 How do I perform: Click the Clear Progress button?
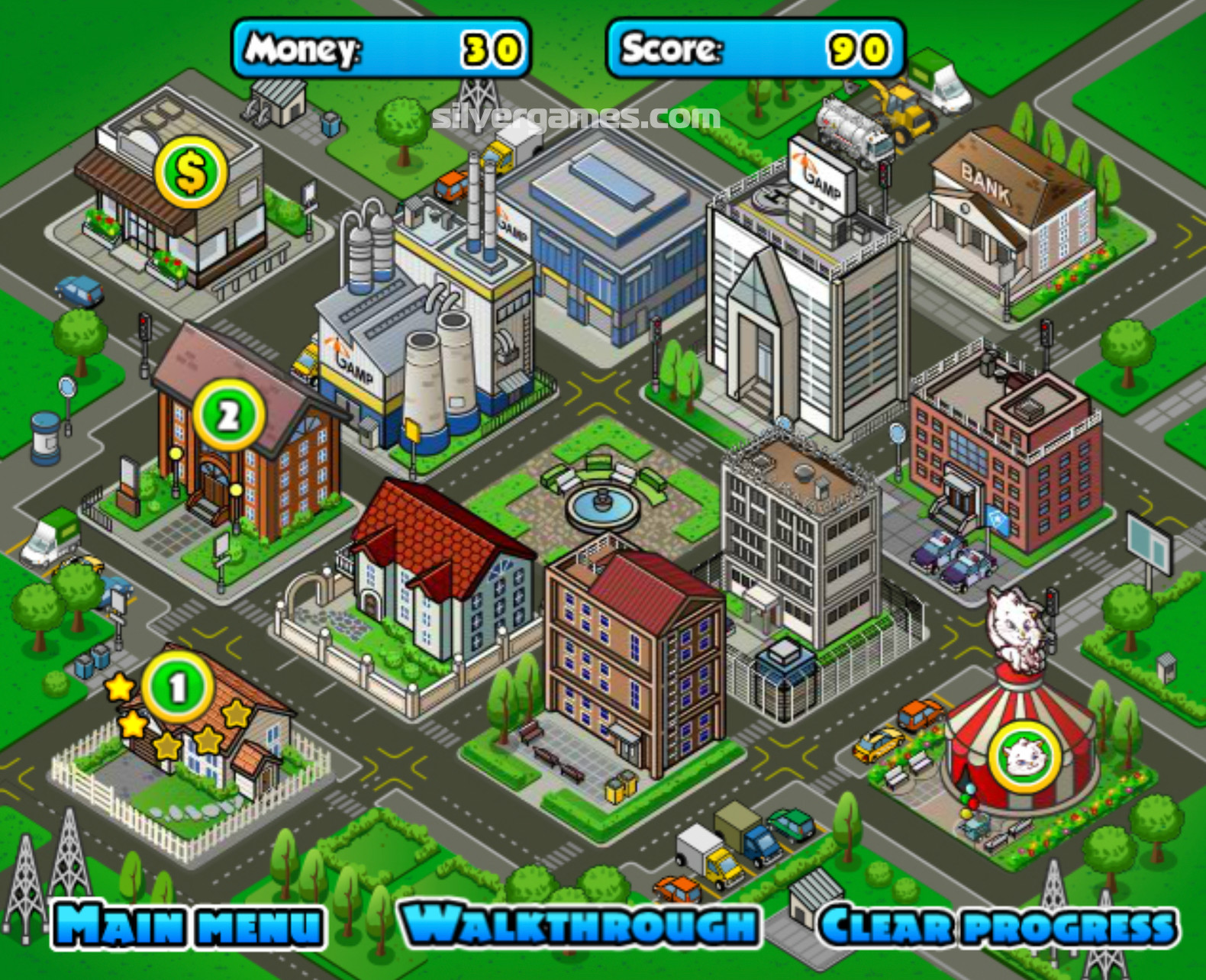pyautogui.click(x=998, y=927)
